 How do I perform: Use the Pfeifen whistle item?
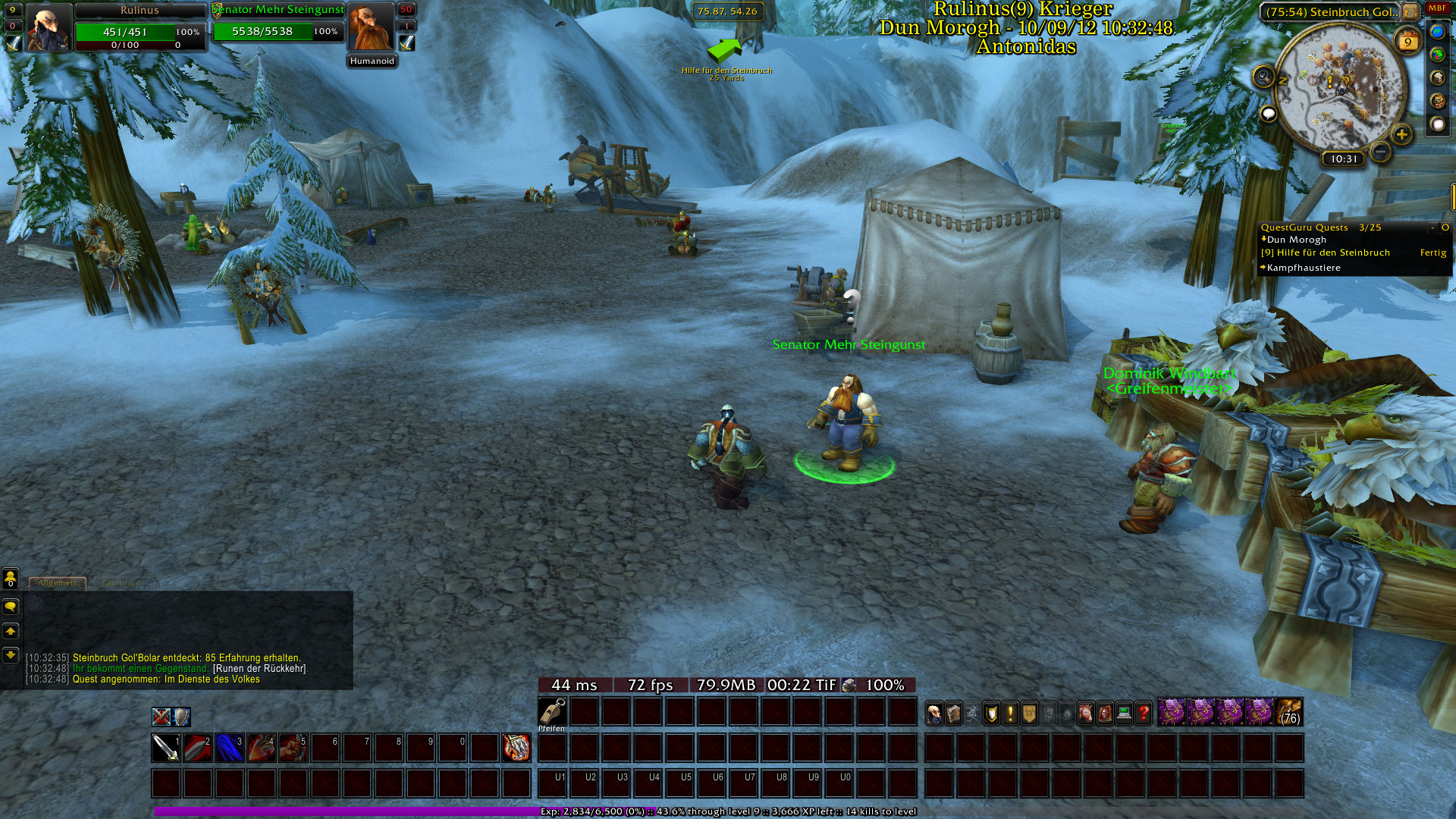pyautogui.click(x=552, y=712)
